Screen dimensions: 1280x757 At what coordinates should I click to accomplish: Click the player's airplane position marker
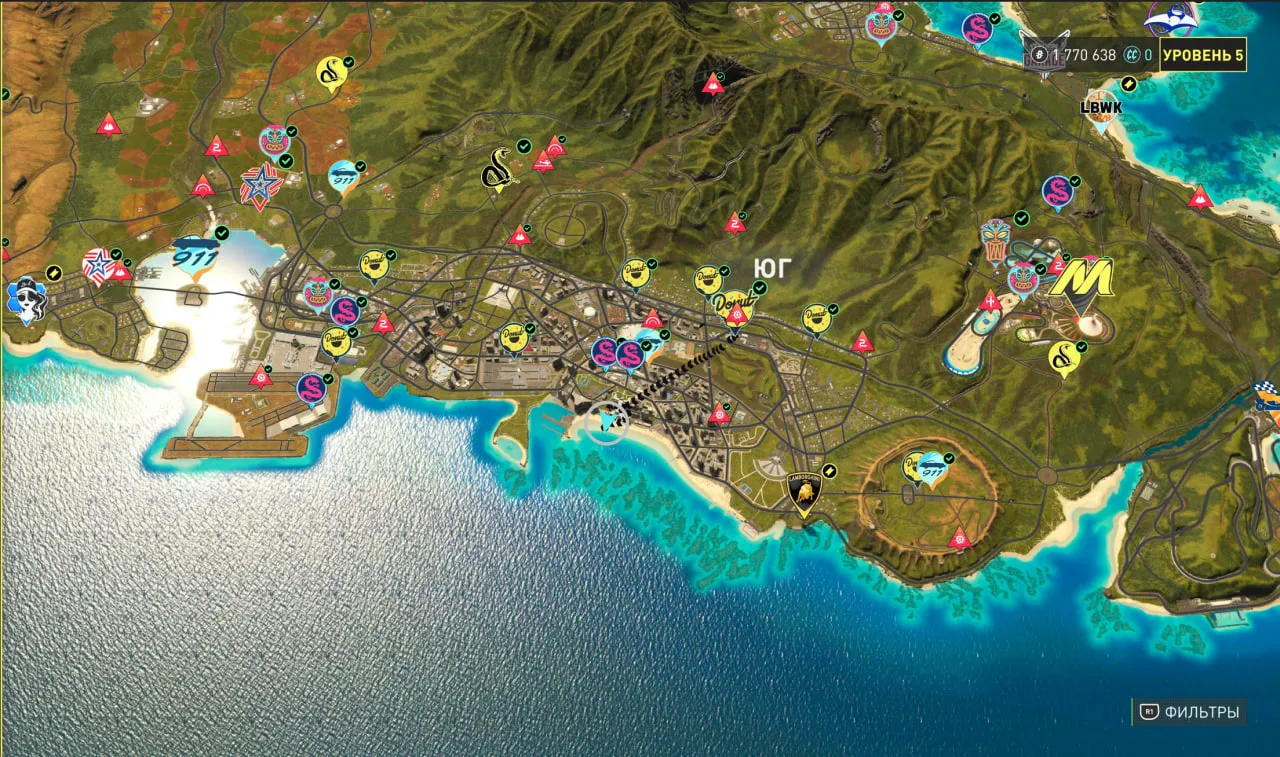(606, 423)
